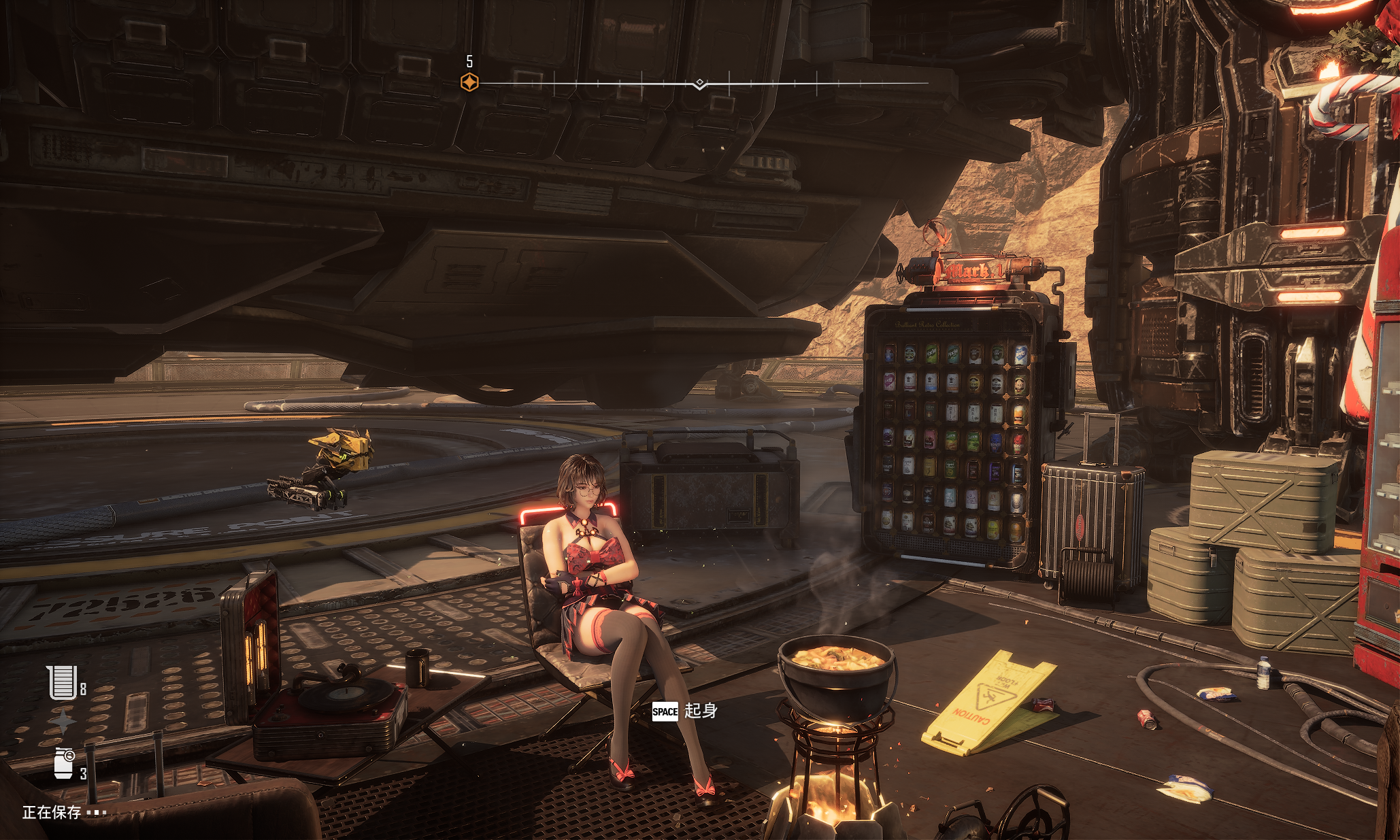
Task: Use the grenade item icon
Action: click(64, 763)
